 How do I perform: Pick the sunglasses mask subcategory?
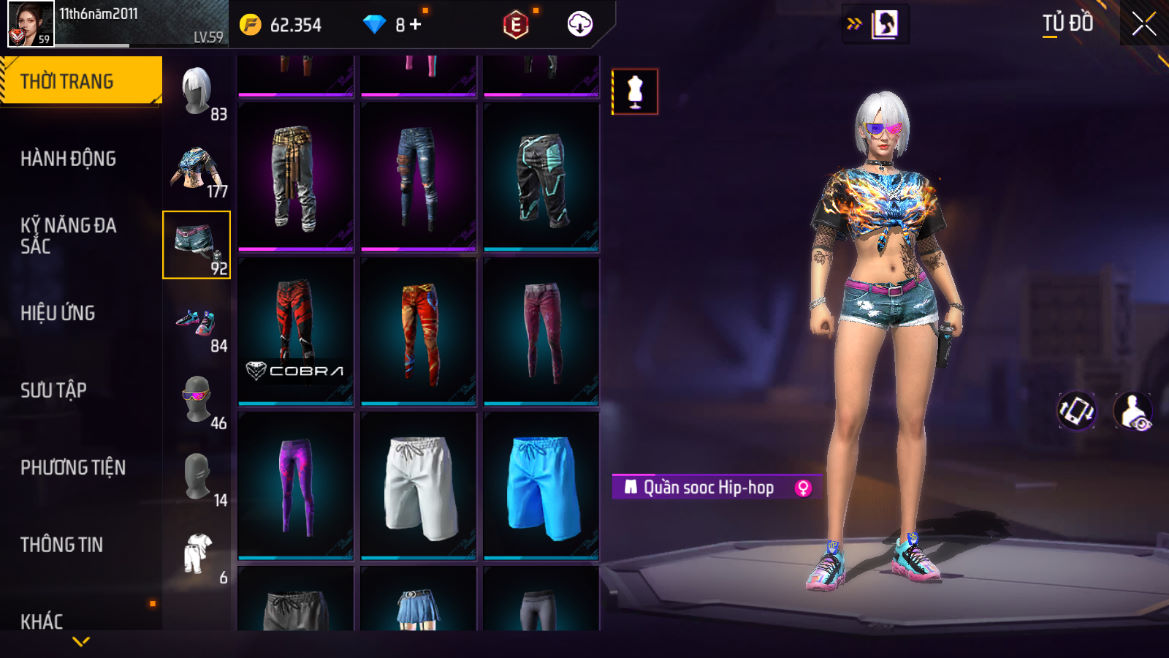pos(196,399)
